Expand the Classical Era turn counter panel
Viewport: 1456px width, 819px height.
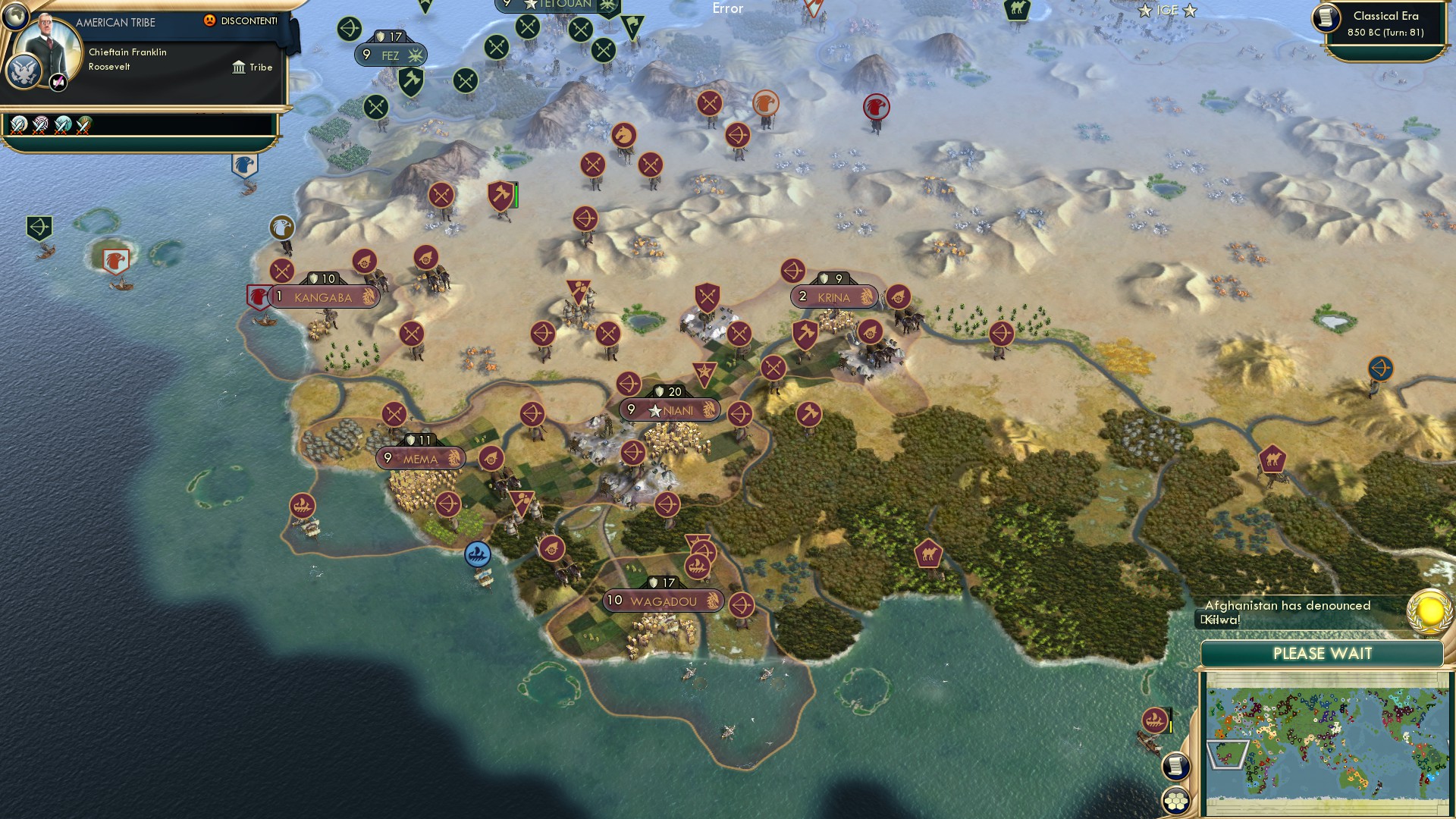(1383, 25)
